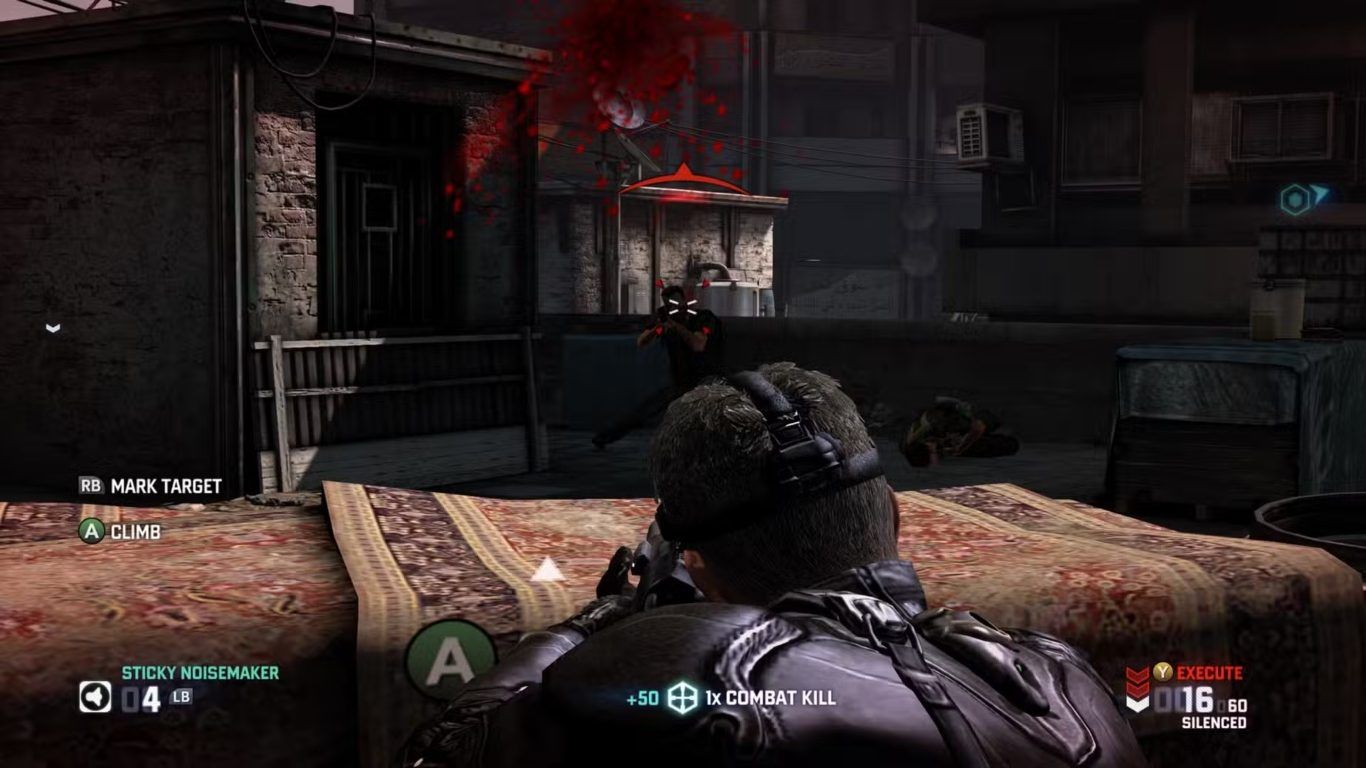The height and width of the screenshot is (768, 1366).
Task: Click the red Execute chevrons icon
Action: click(1137, 688)
